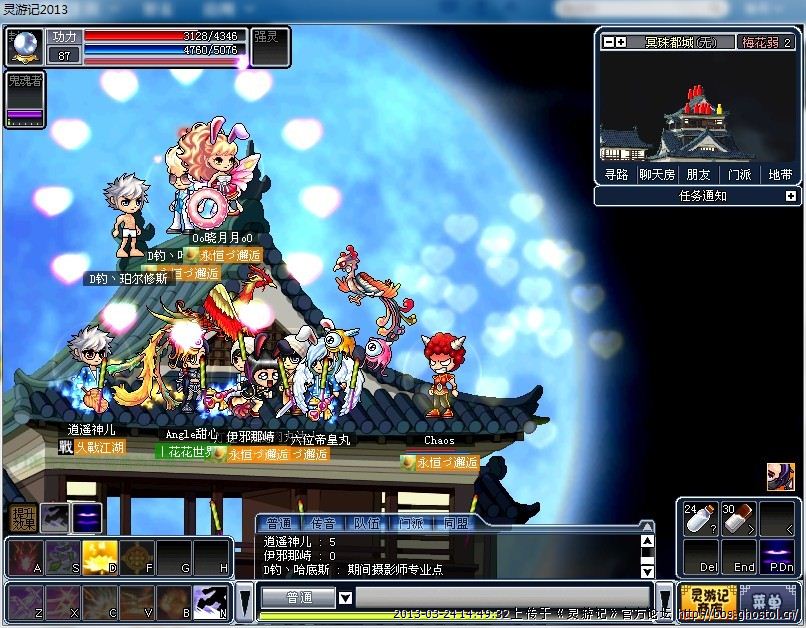This screenshot has width=806, height=628.
Task: Activate the skill in slot N
Action: [x=210, y=600]
